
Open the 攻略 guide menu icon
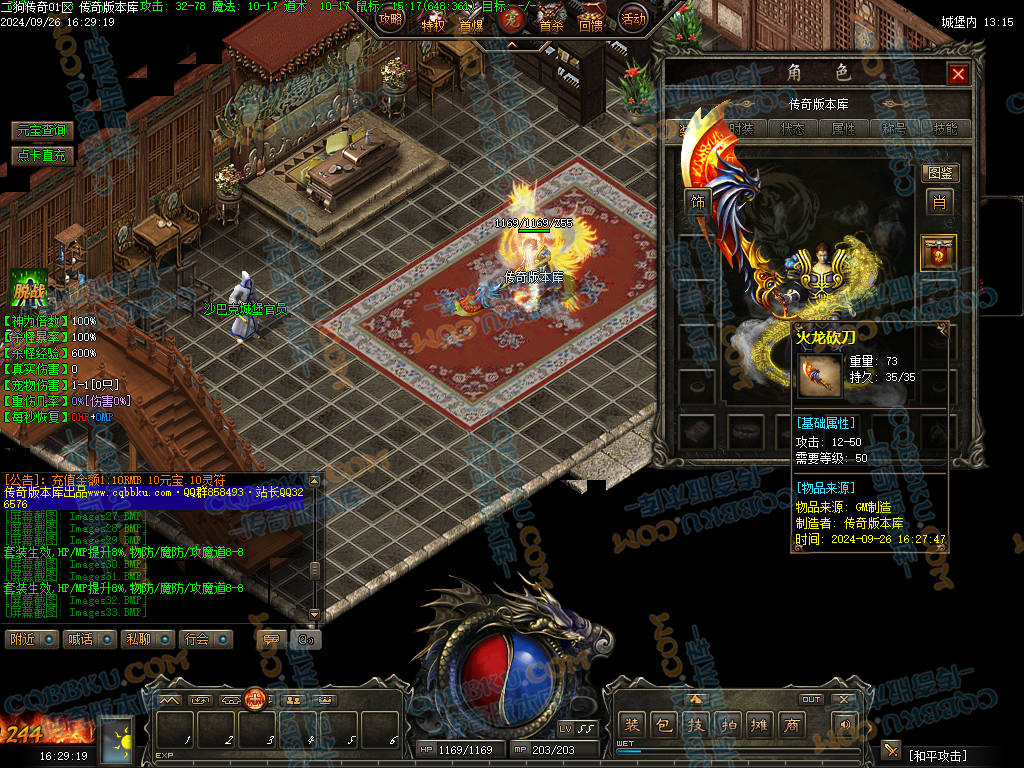tap(390, 18)
